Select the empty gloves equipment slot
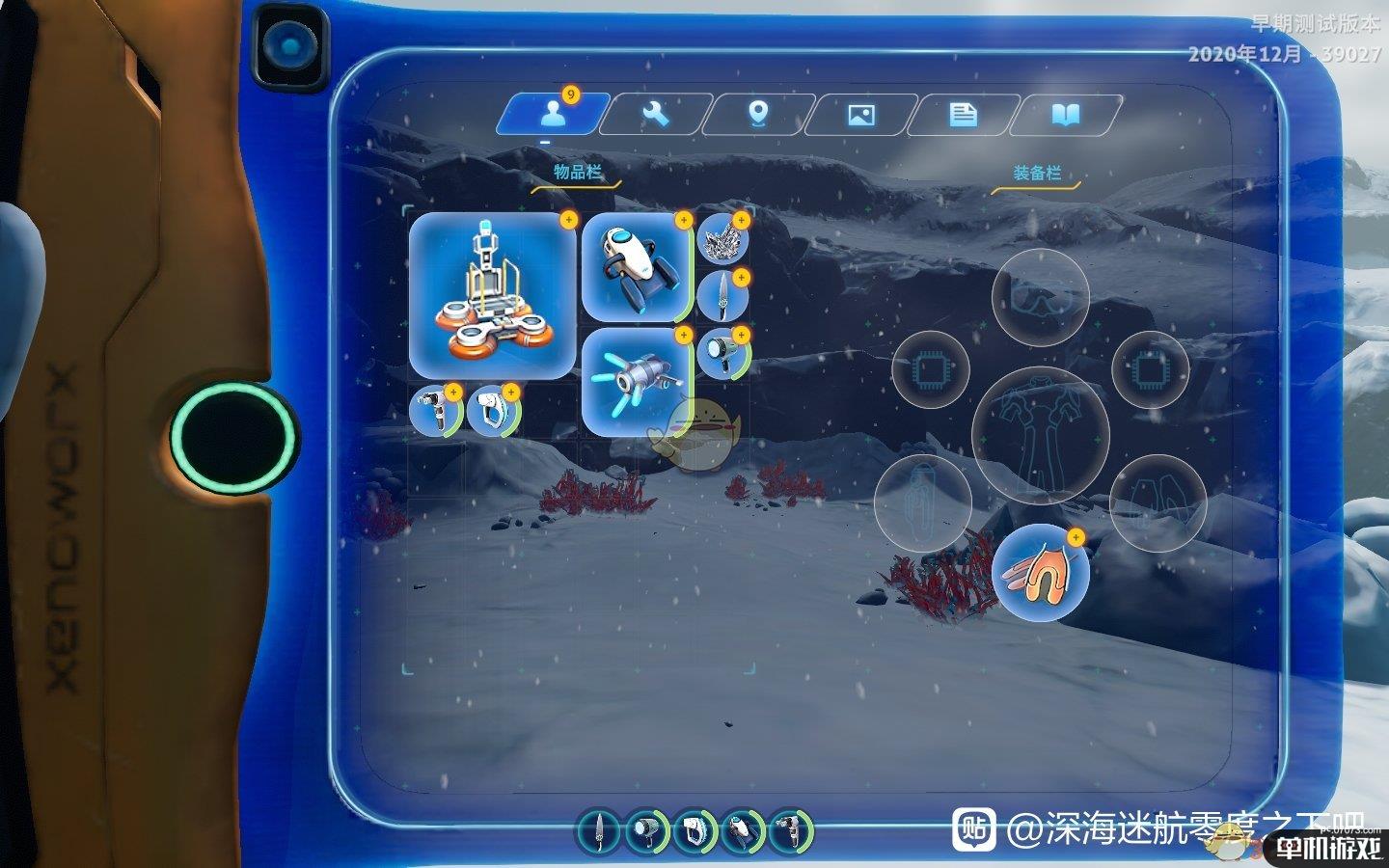The width and height of the screenshot is (1389, 868). point(1157,502)
